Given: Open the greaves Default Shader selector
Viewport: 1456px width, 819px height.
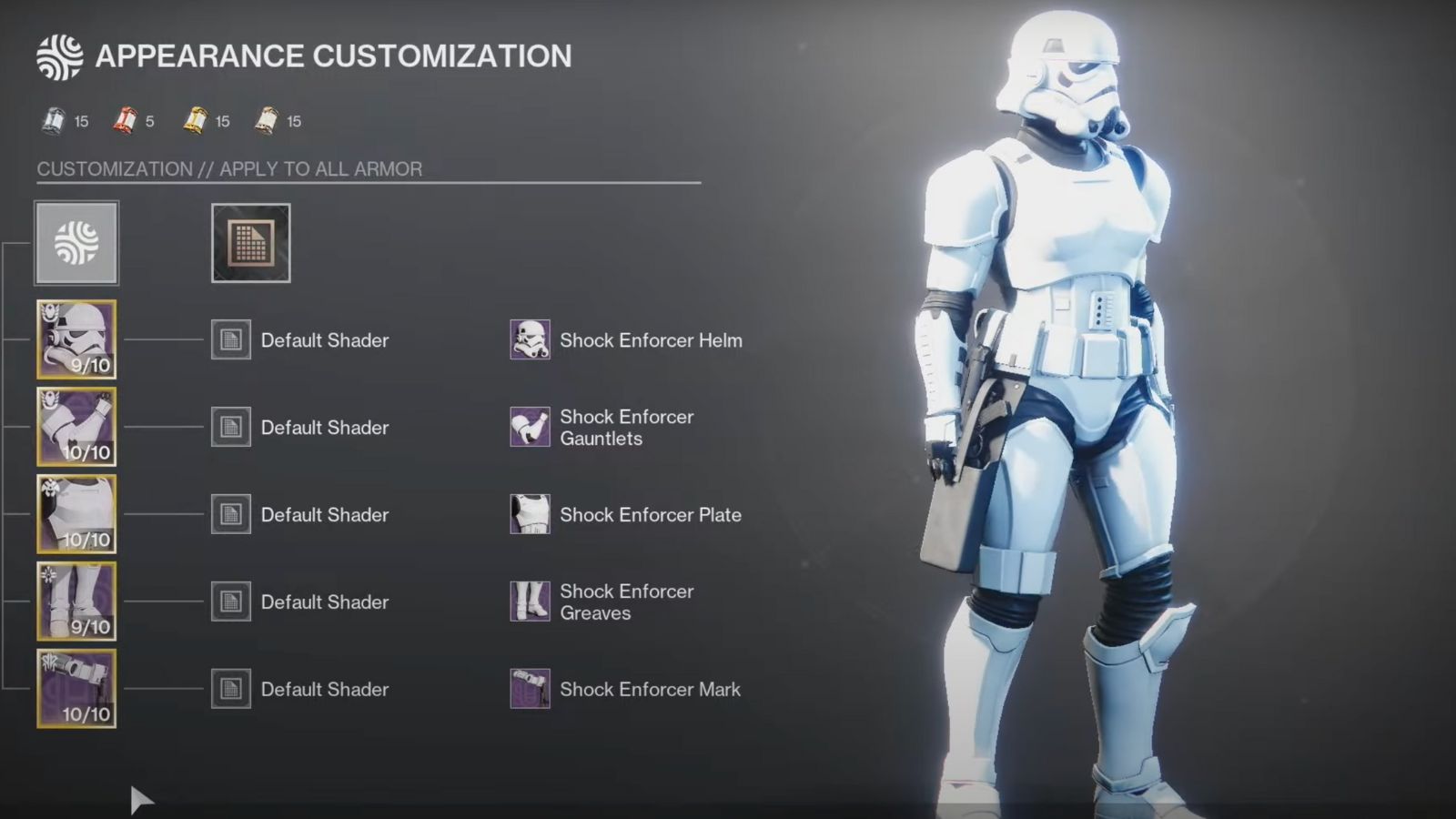Looking at the screenshot, I should coord(230,602).
